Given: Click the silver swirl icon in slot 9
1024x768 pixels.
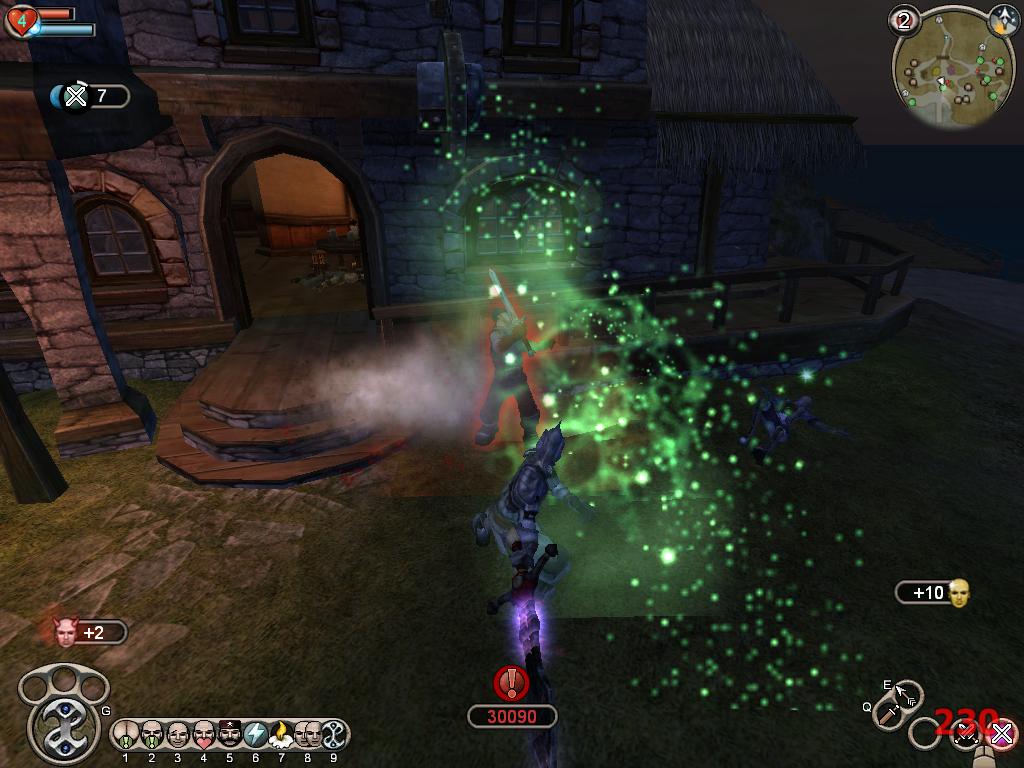Looking at the screenshot, I should point(334,734).
